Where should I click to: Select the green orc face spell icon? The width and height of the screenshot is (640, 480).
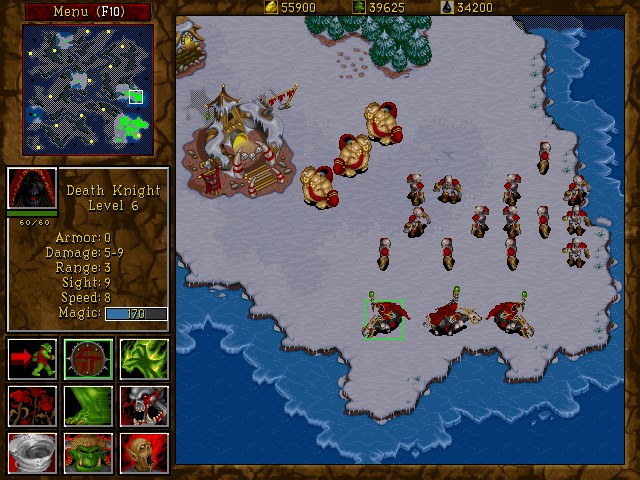(x=88, y=453)
